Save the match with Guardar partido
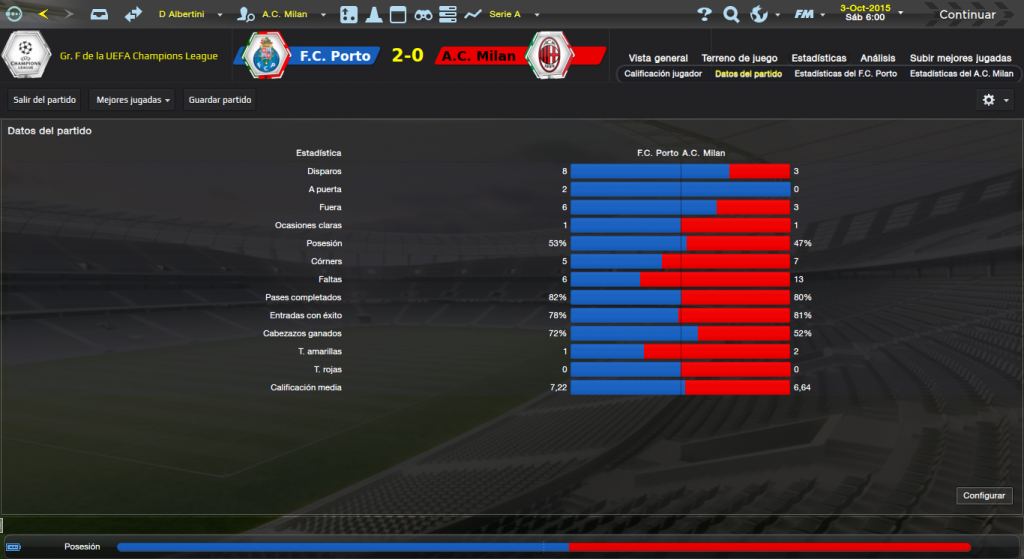Screen dimensions: 1024x559 pos(220,100)
